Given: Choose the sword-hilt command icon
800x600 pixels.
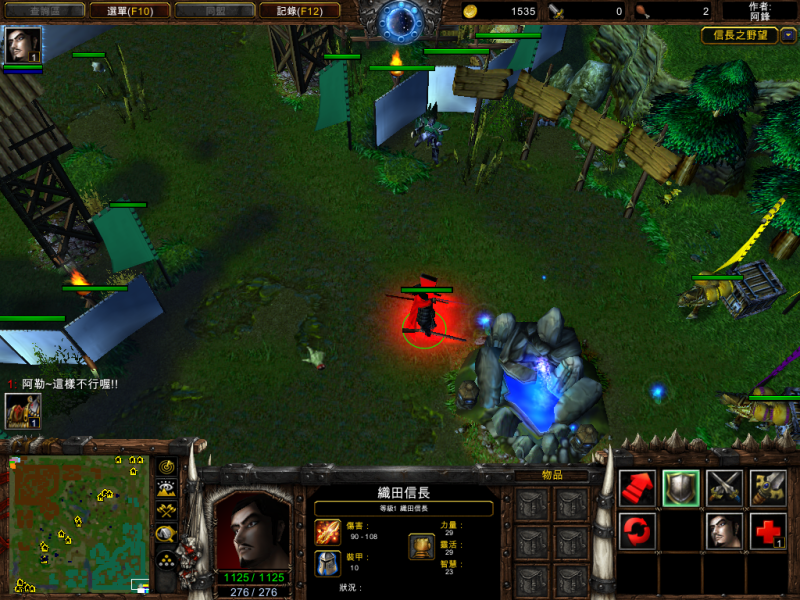Looking at the screenshot, I should pos(768,487).
